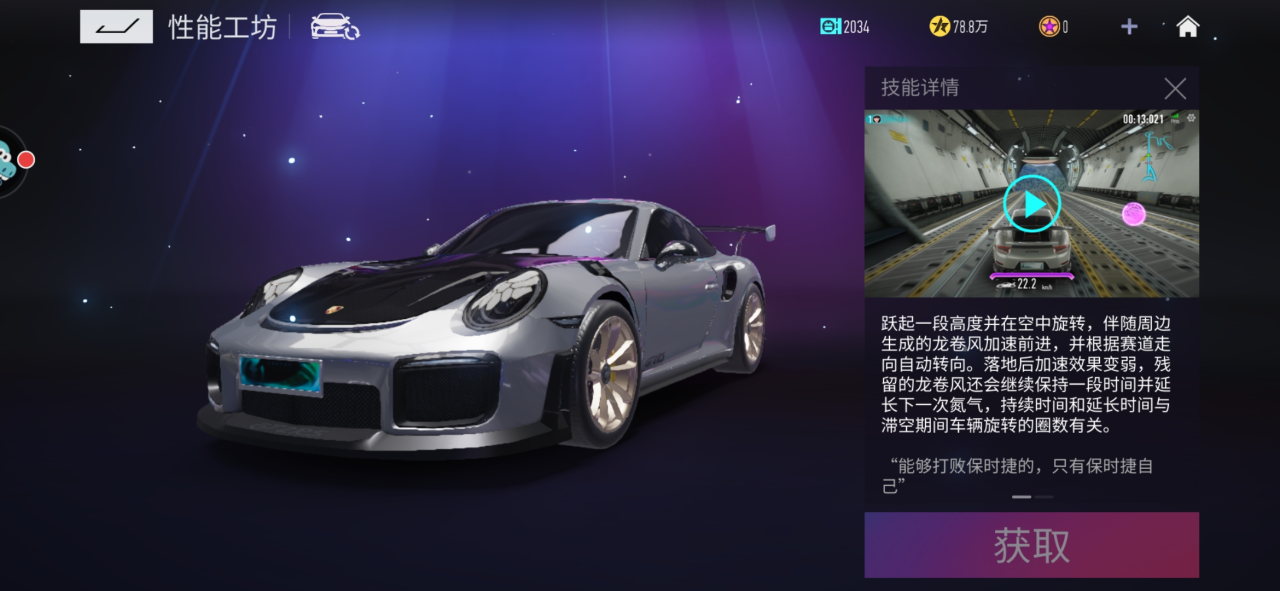
Task: Go back using the top-left arrow button
Action: tap(116, 27)
